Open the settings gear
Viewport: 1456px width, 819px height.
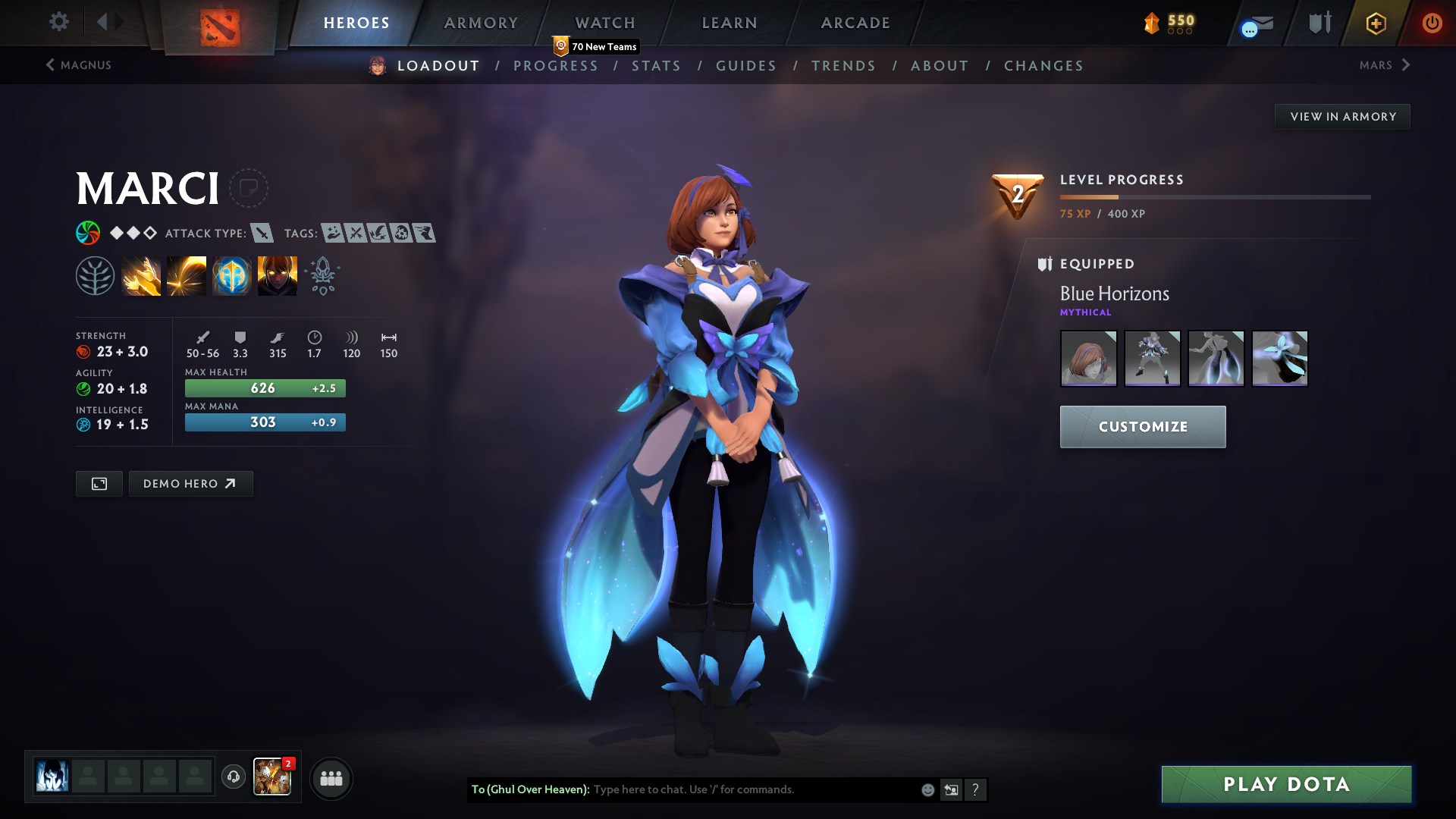58,22
